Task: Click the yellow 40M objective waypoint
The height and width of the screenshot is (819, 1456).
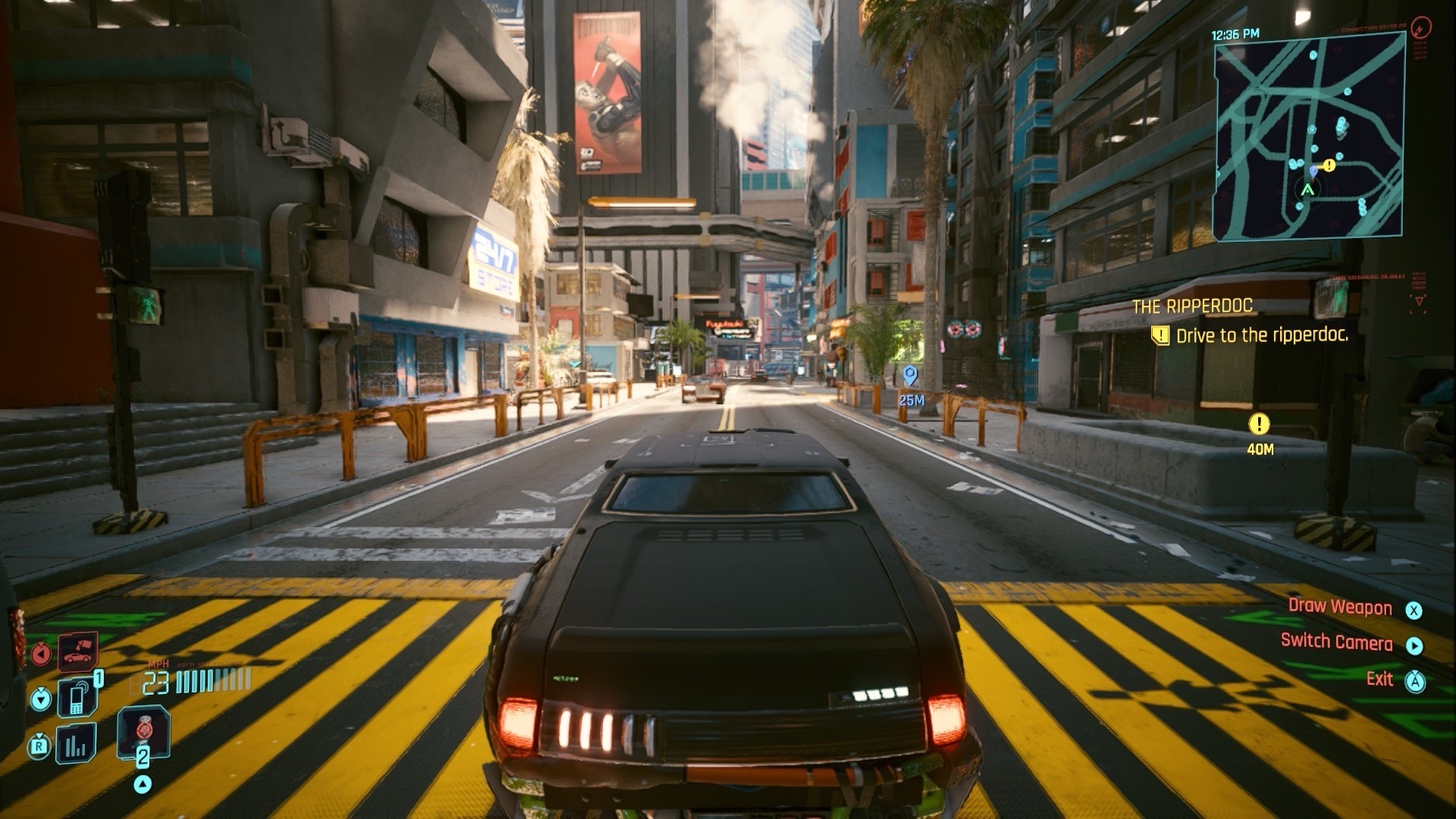Action: pos(1259,425)
